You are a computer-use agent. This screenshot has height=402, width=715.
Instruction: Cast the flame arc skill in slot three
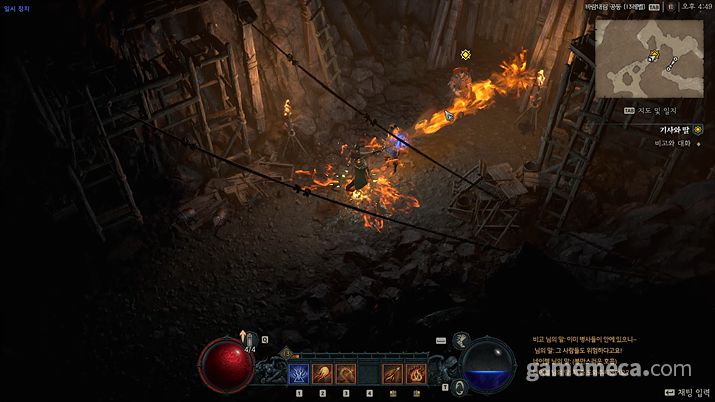coord(345,374)
